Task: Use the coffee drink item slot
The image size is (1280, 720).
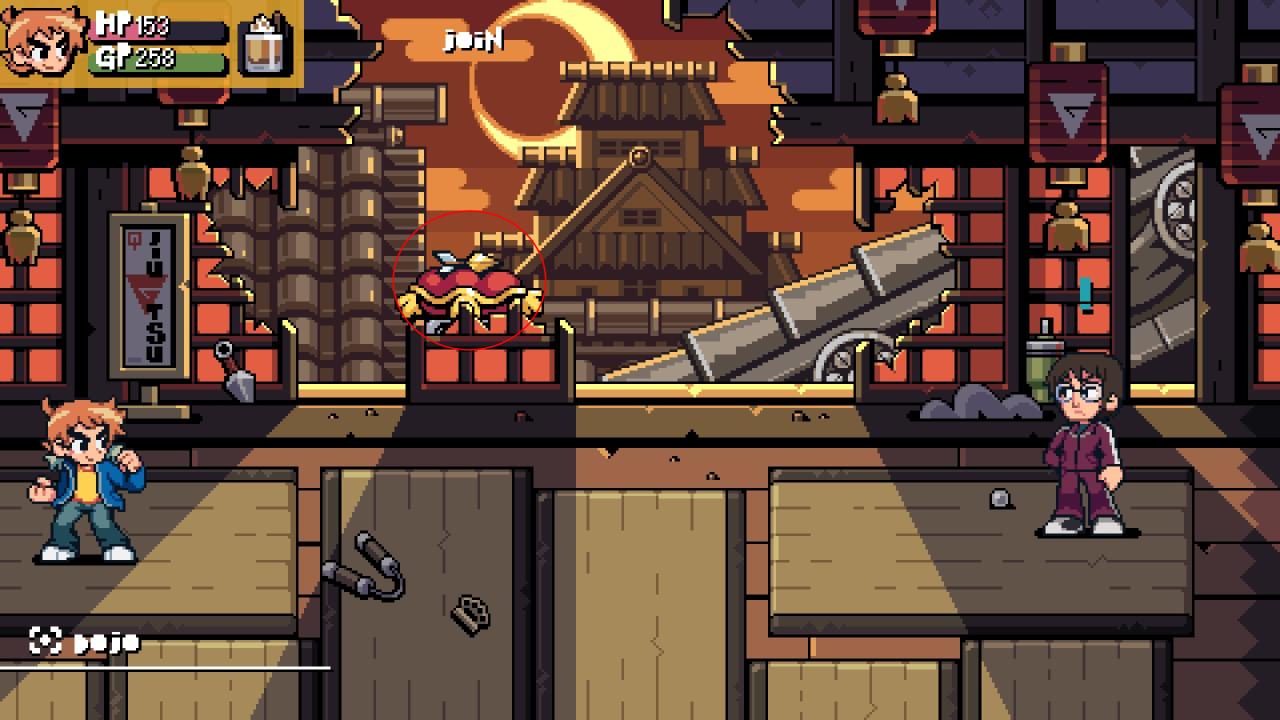Action: 267,44
